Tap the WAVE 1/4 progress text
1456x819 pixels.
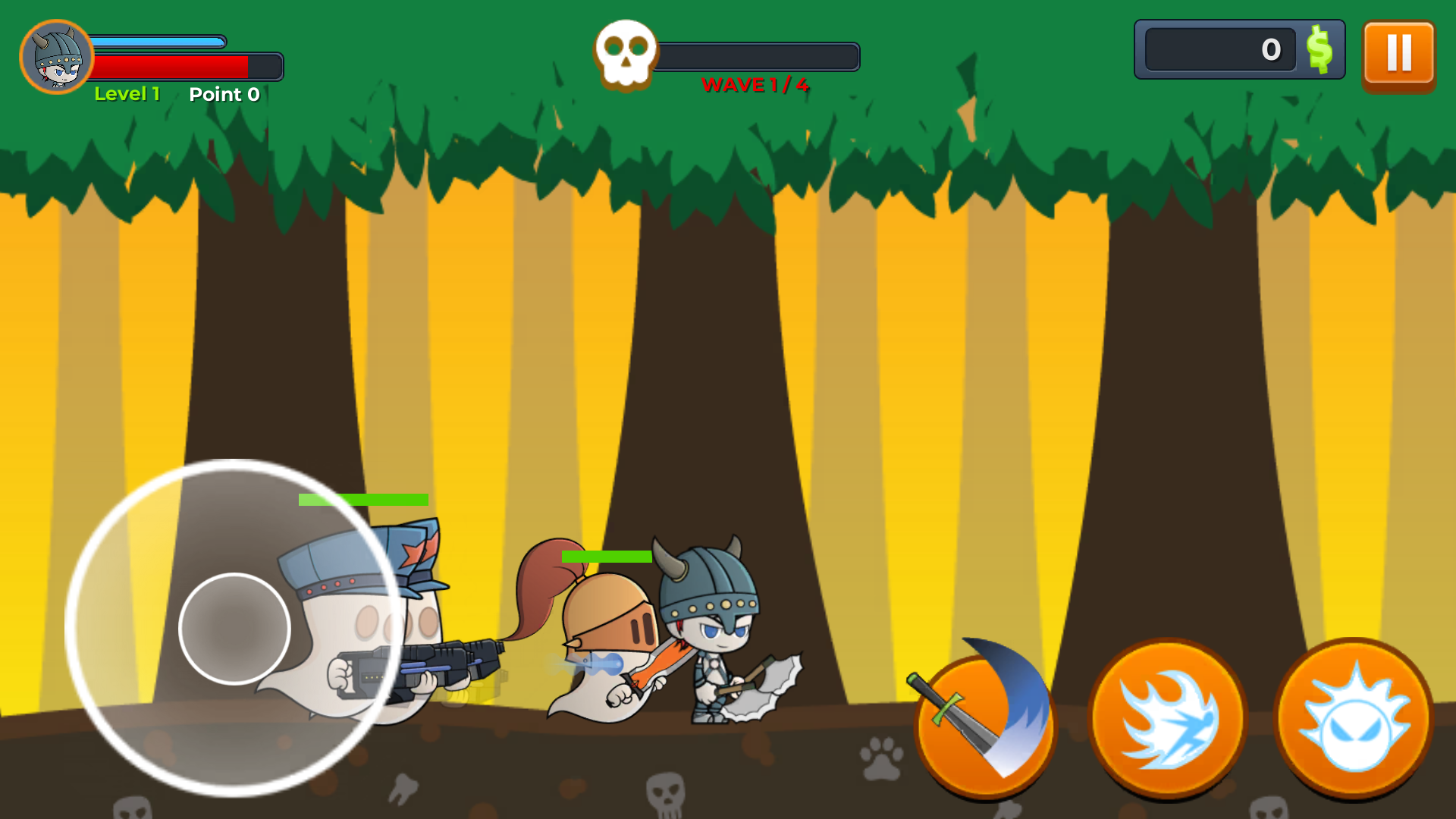[x=755, y=86]
